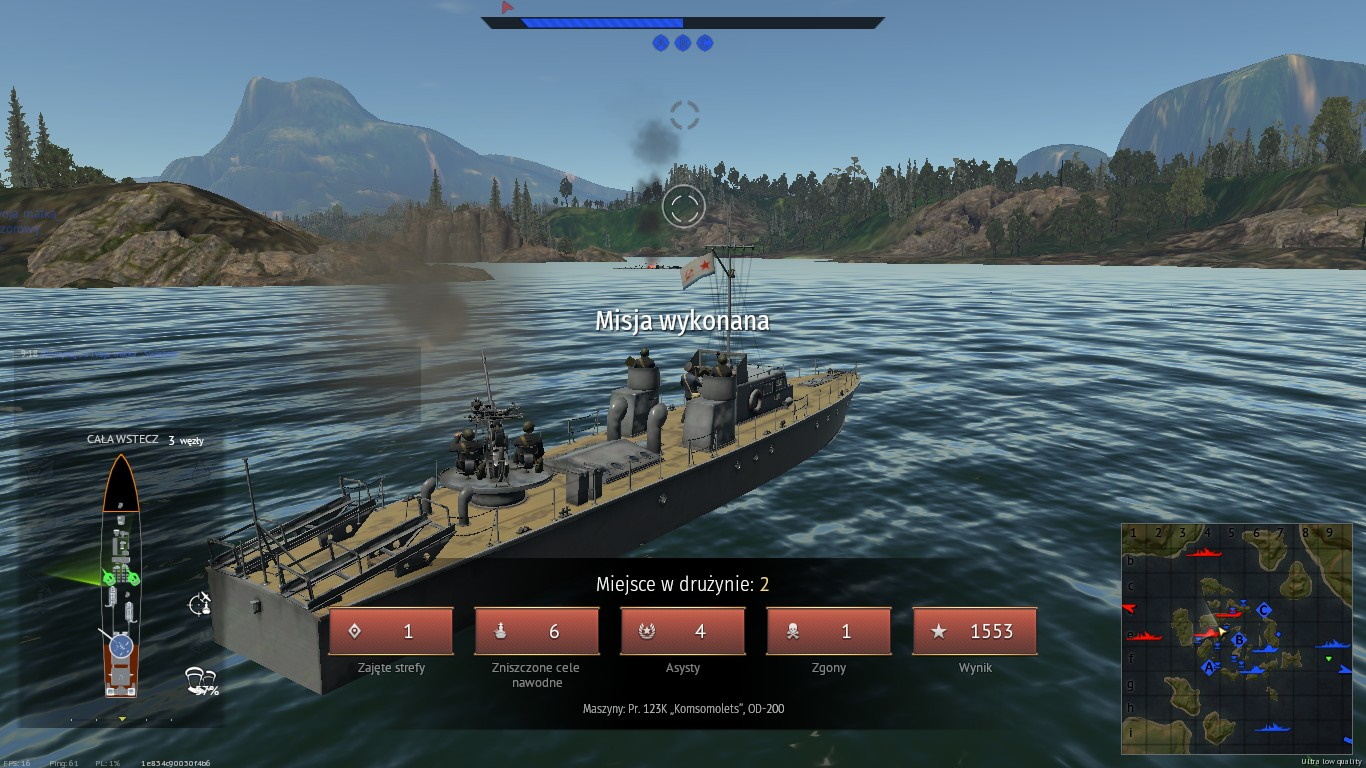
Task: Select the "Wynik" score tile
Action: (974, 631)
